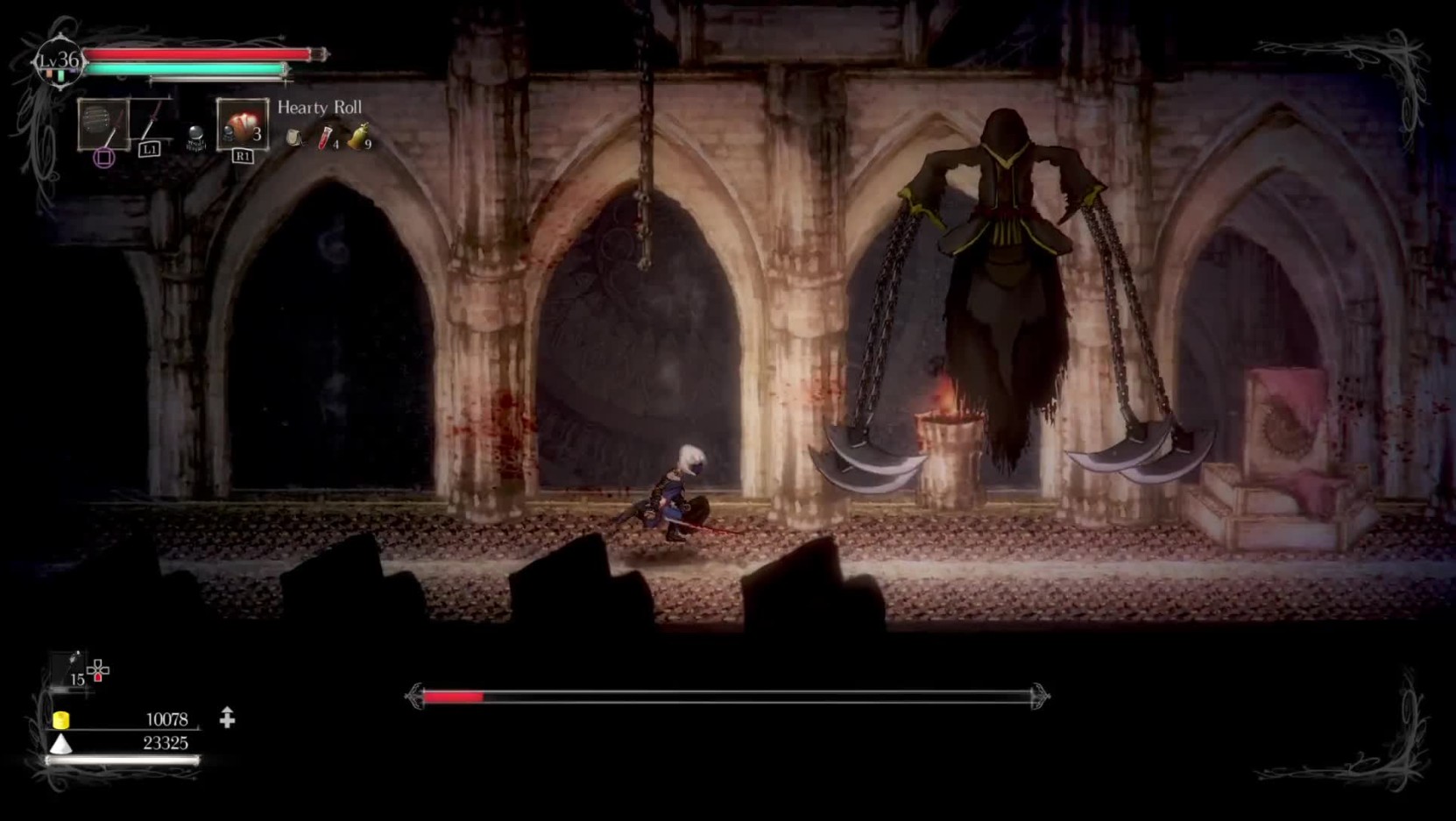Click the square button prompt under the weapon slot
The width and height of the screenshot is (1456, 821).
[104, 156]
